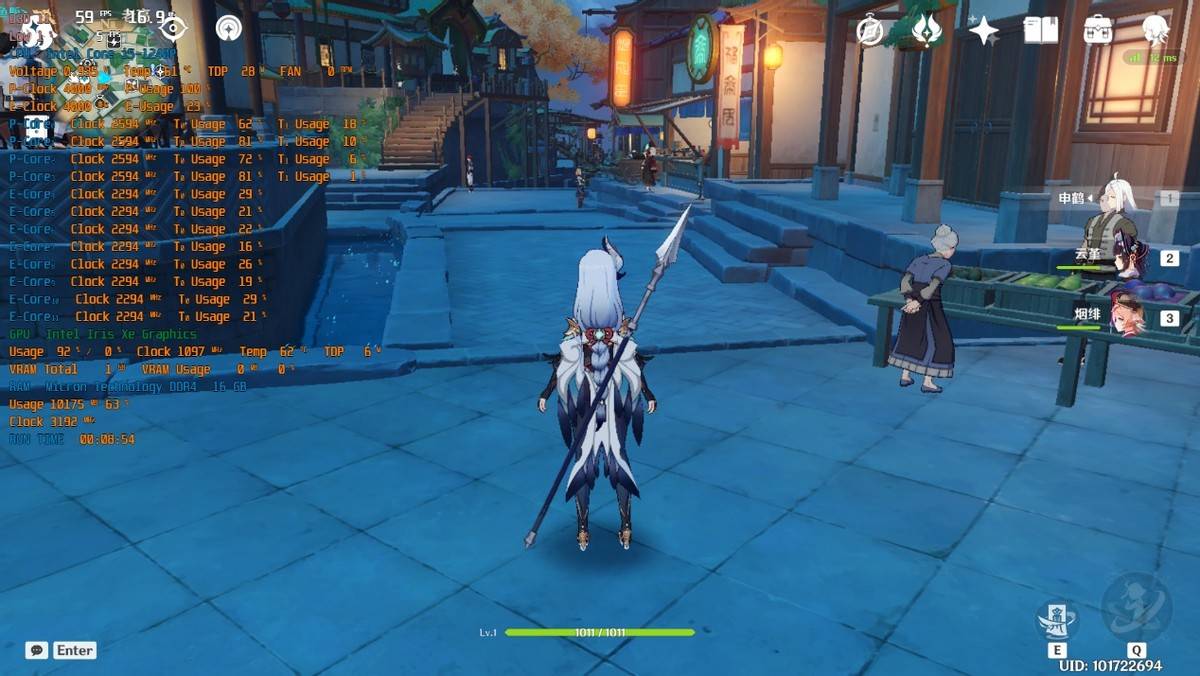Trigger the elemental burst icon
Viewport: 1200px width, 676px height.
point(1136,607)
